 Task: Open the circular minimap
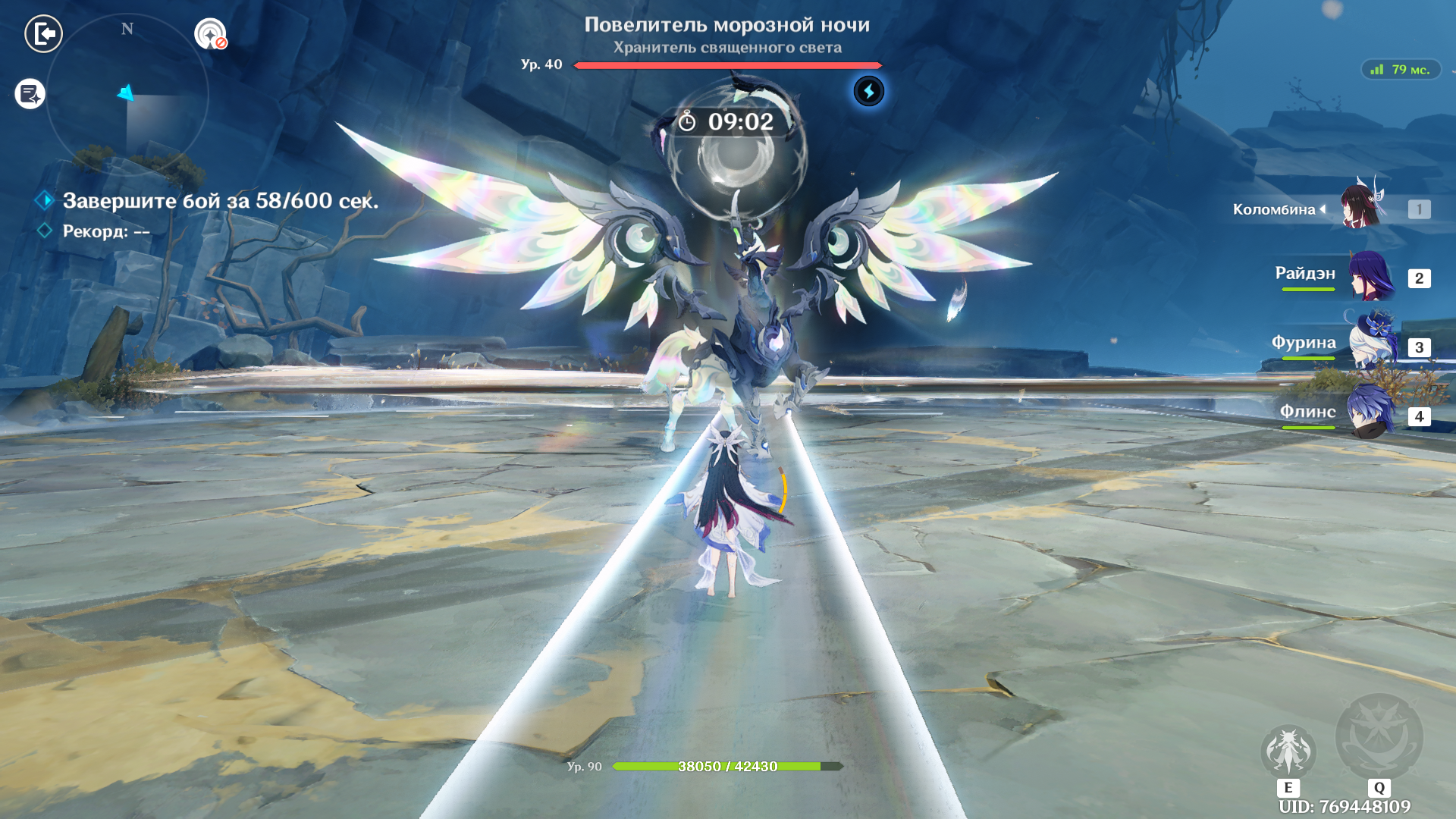coord(127,95)
